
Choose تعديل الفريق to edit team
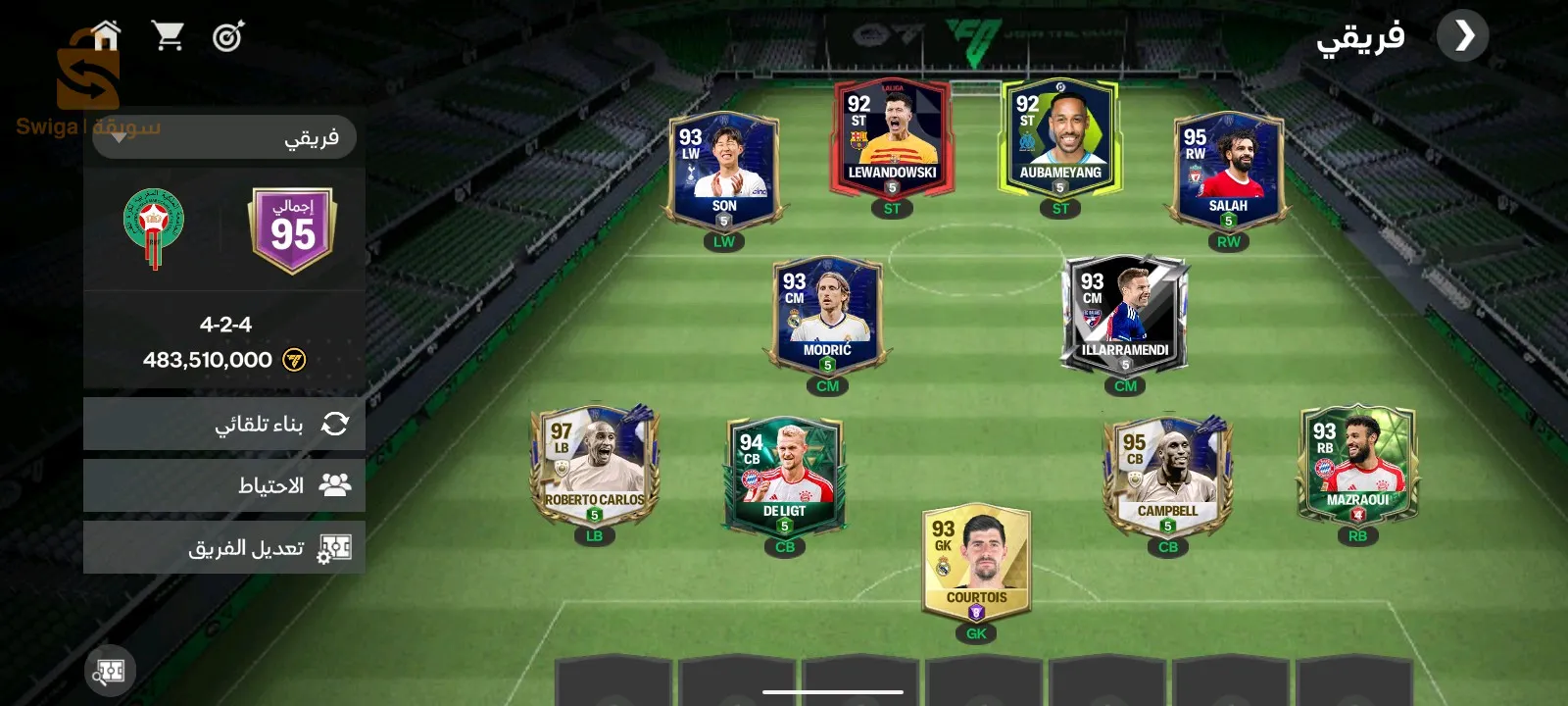coord(224,547)
